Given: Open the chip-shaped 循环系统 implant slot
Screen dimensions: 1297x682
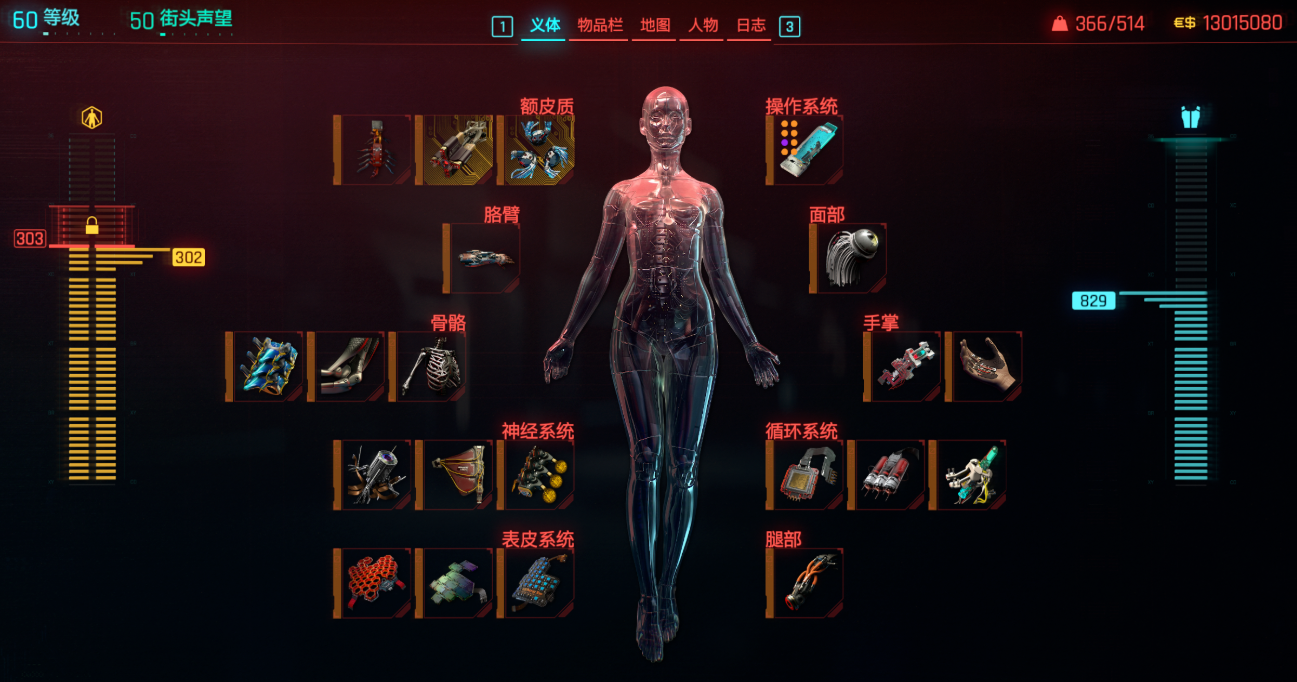Looking at the screenshot, I should [x=805, y=475].
